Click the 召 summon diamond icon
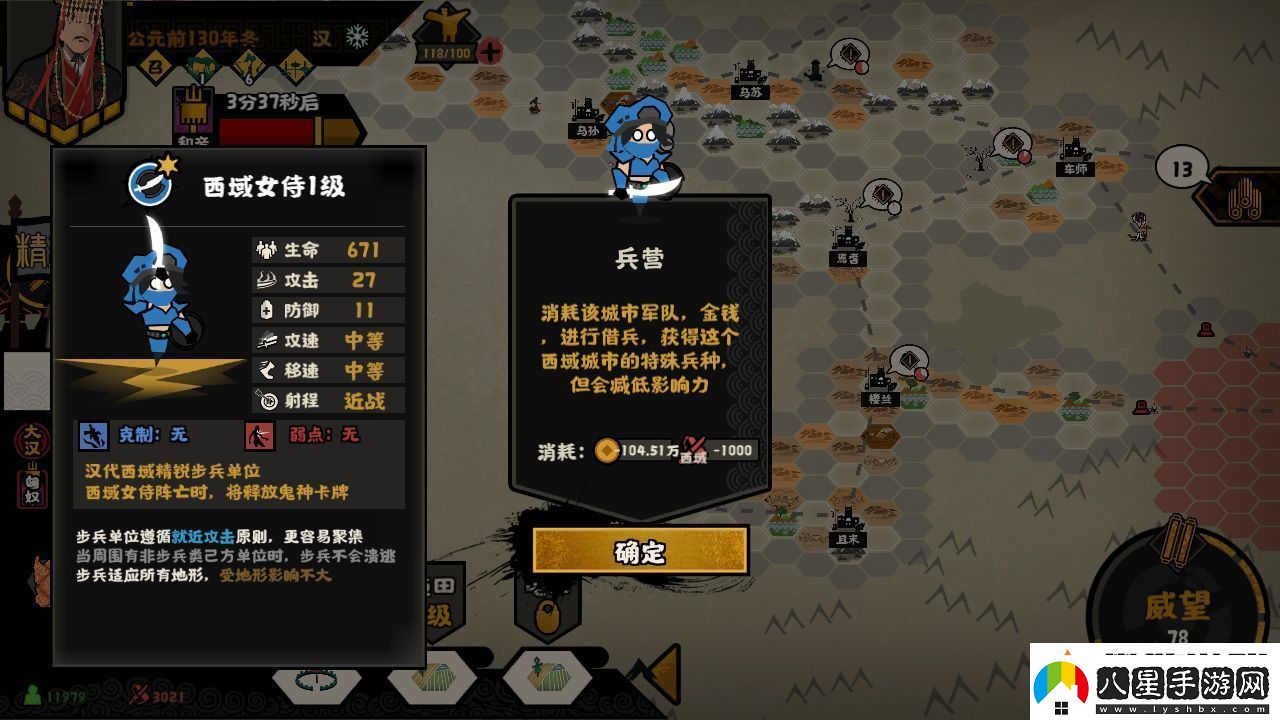This screenshot has width=1280, height=720. pyautogui.click(x=154, y=64)
